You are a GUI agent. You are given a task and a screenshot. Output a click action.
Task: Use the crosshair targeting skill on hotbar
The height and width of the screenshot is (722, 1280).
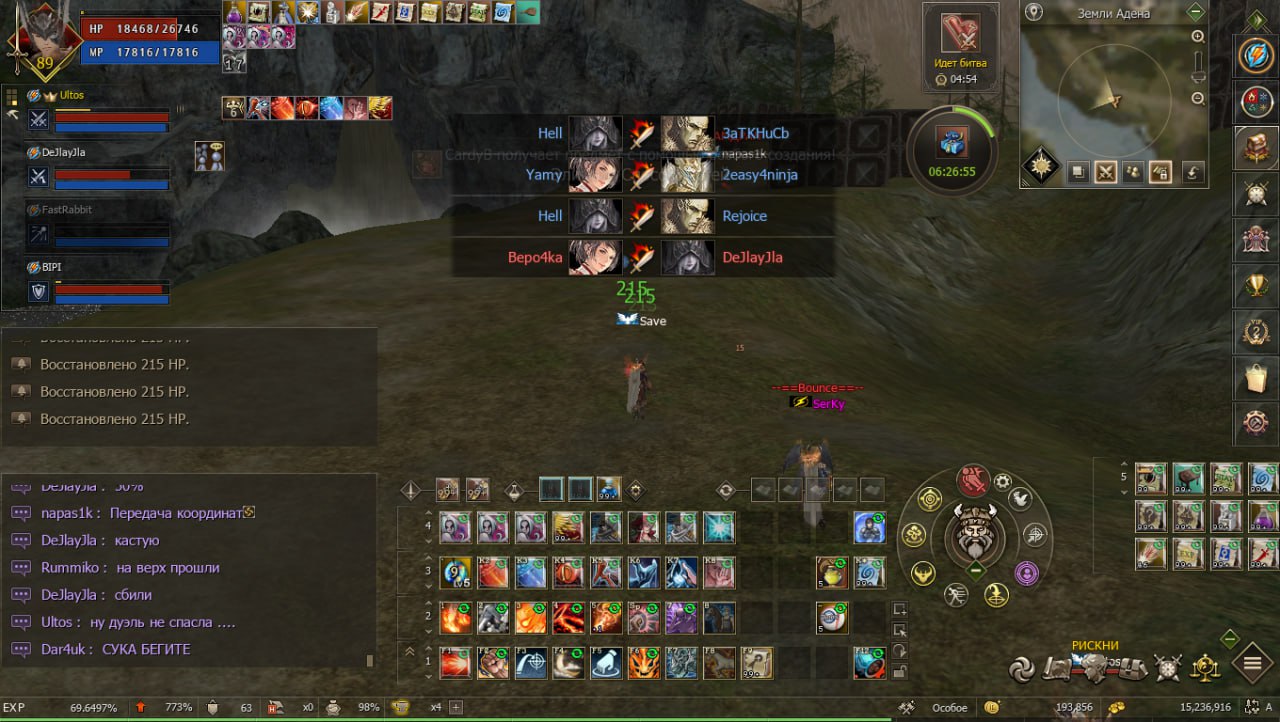(x=531, y=662)
